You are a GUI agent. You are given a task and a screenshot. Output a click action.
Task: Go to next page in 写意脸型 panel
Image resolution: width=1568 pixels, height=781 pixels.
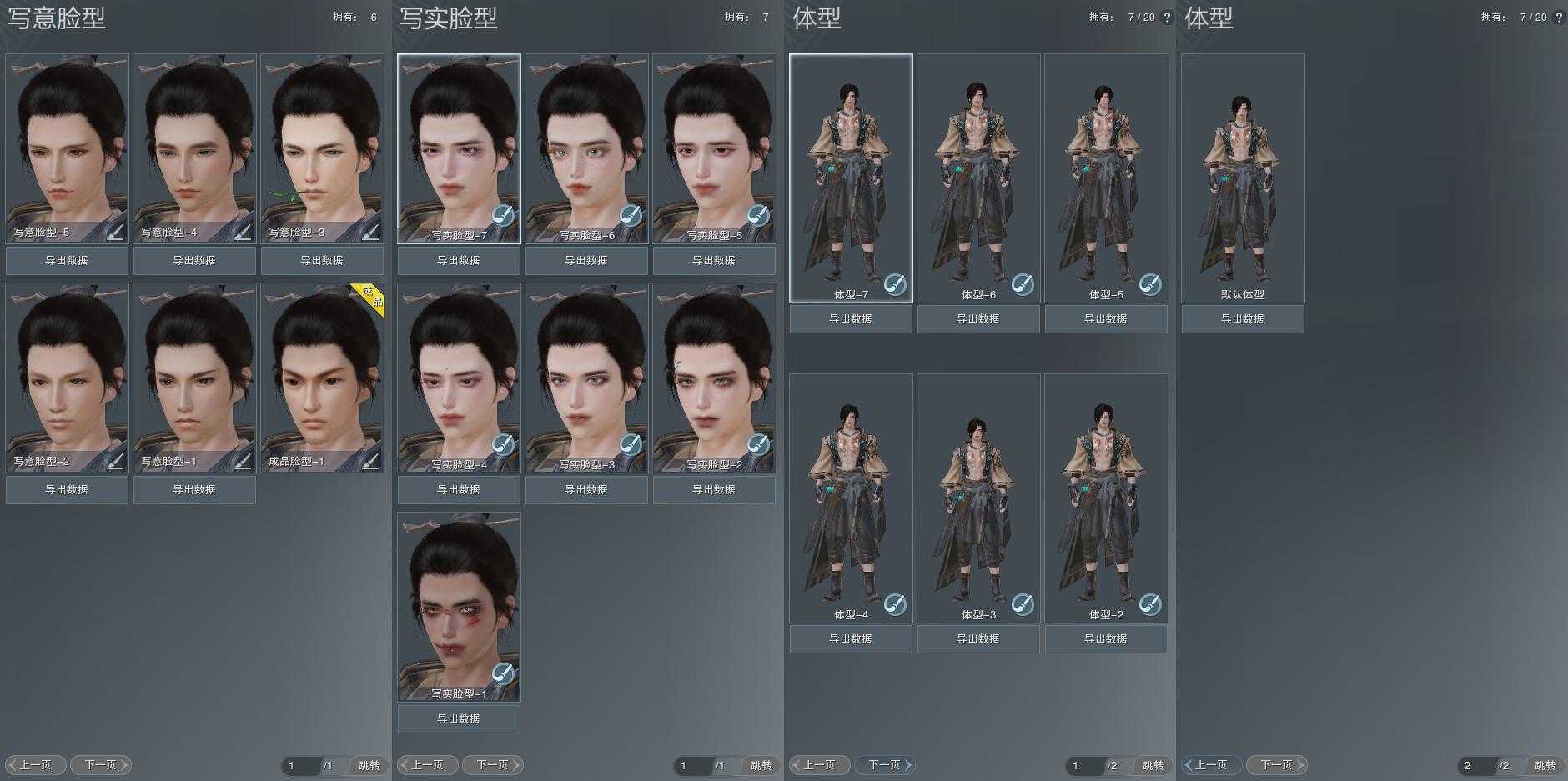tap(100, 765)
